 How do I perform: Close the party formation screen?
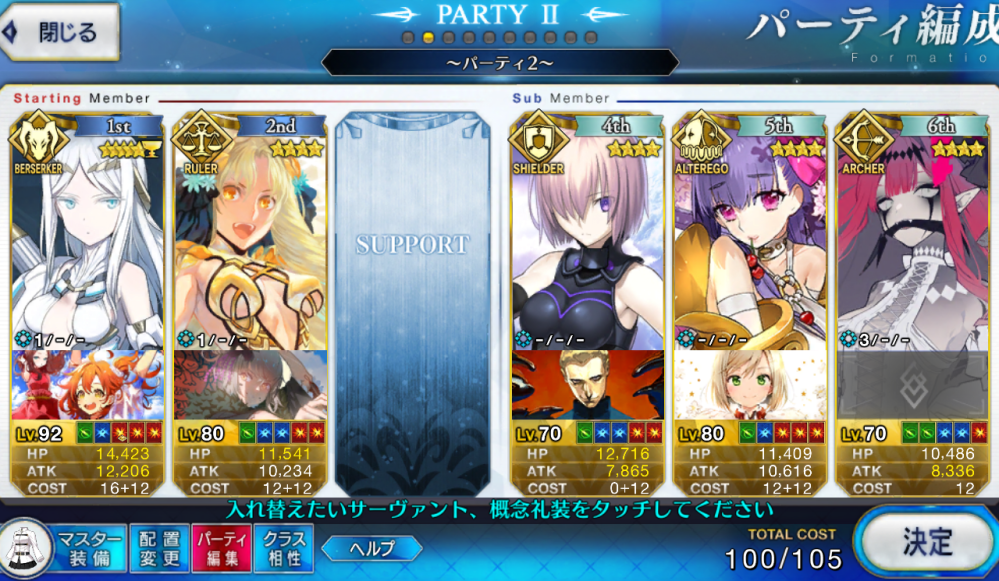point(62,32)
